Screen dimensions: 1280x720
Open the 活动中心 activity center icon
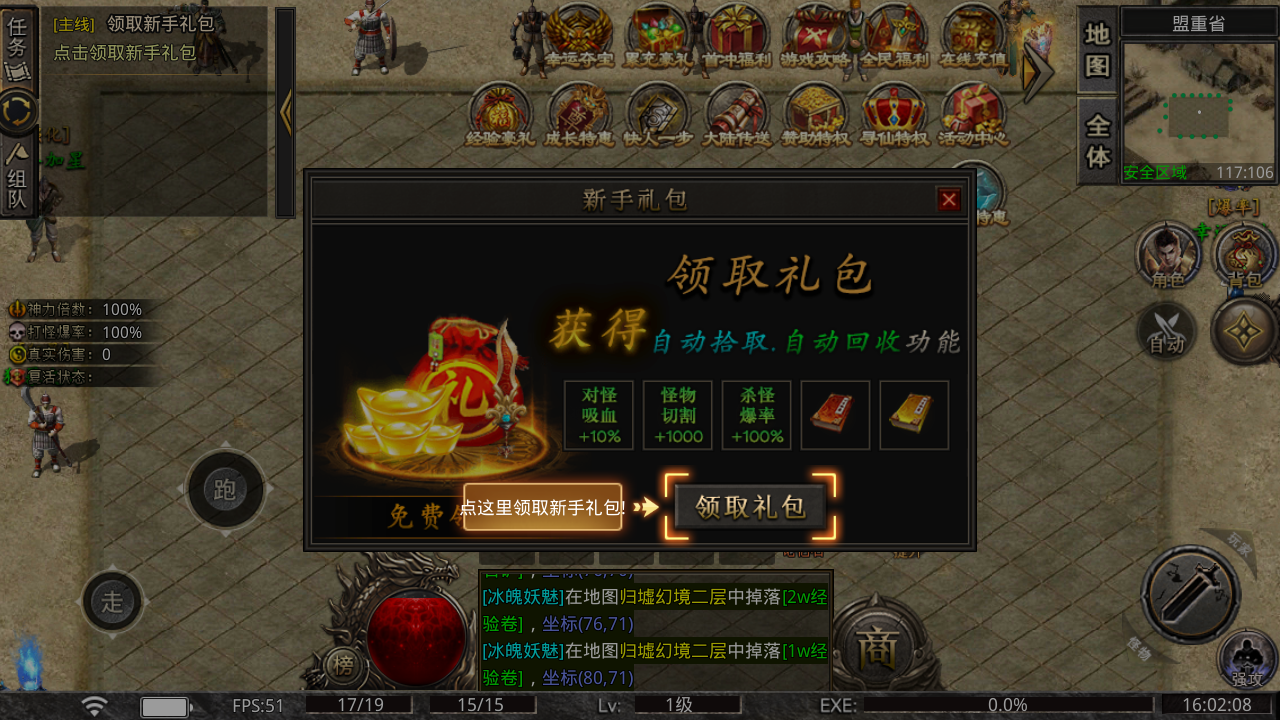[x=972, y=113]
